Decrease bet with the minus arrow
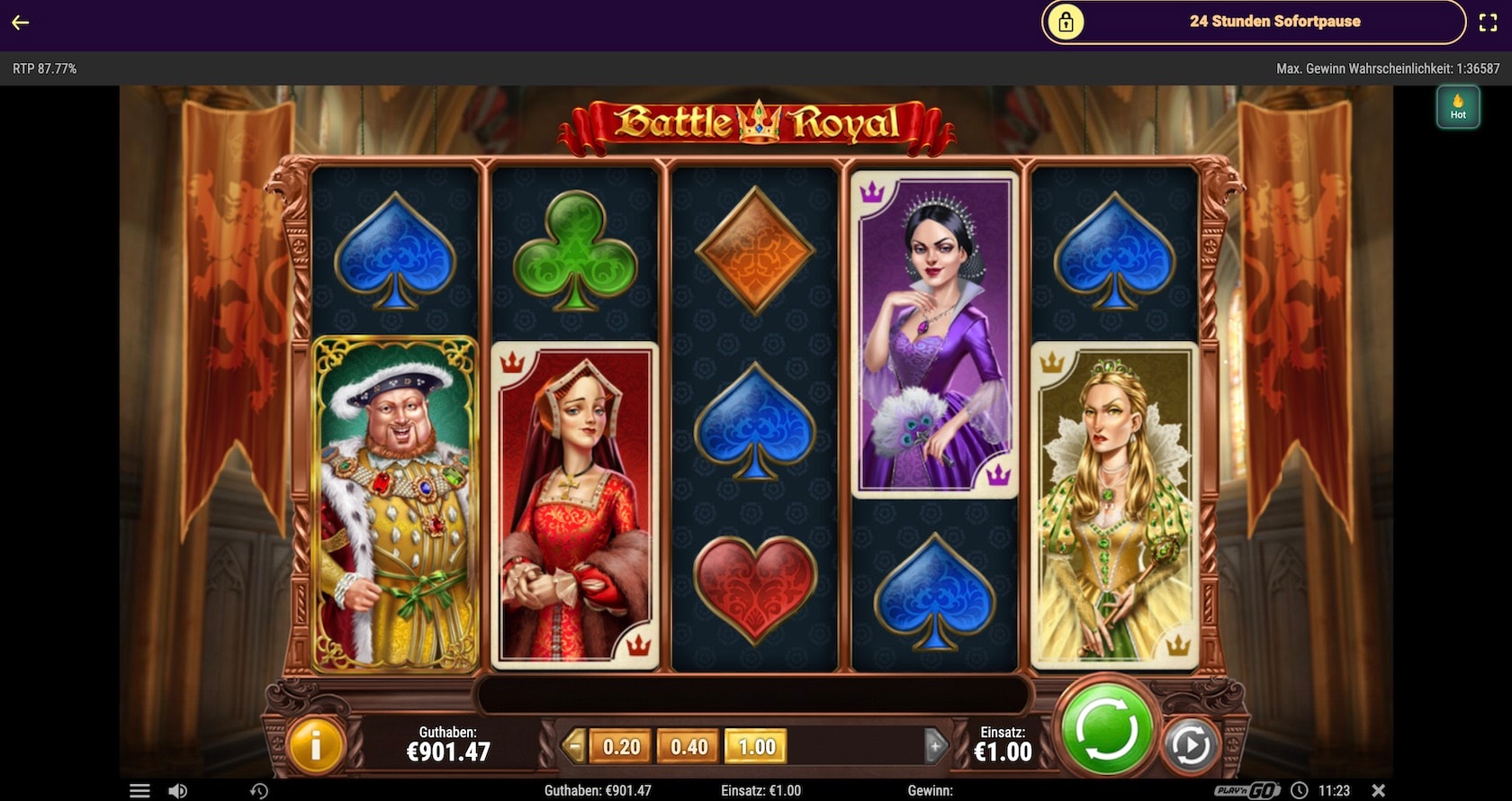 [x=572, y=746]
